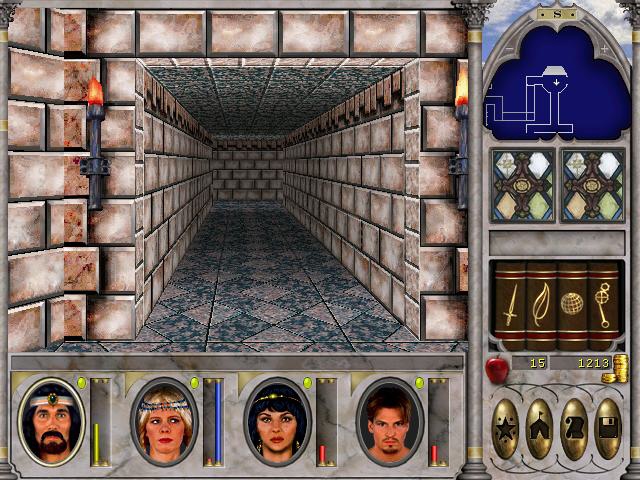
Task: Select the bearded knight character portrait
Action: pyautogui.click(x=51, y=421)
